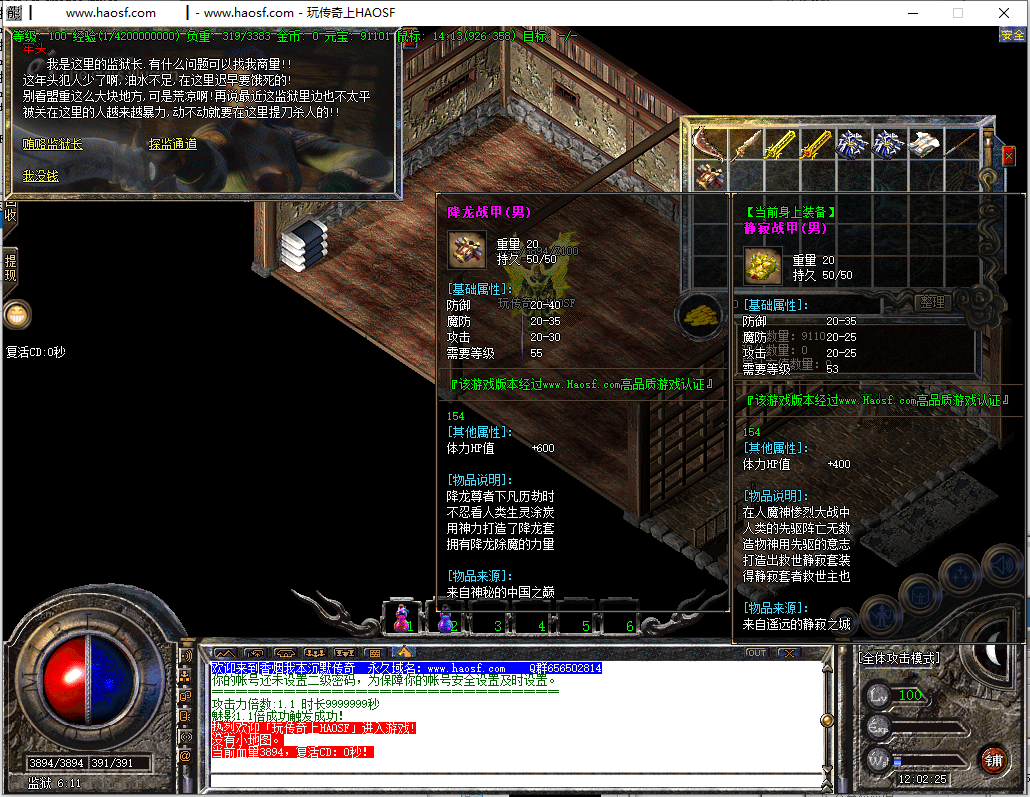This screenshot has height=797, width=1030.
Task: Close the inventory with the red X
Action: tap(1008, 155)
